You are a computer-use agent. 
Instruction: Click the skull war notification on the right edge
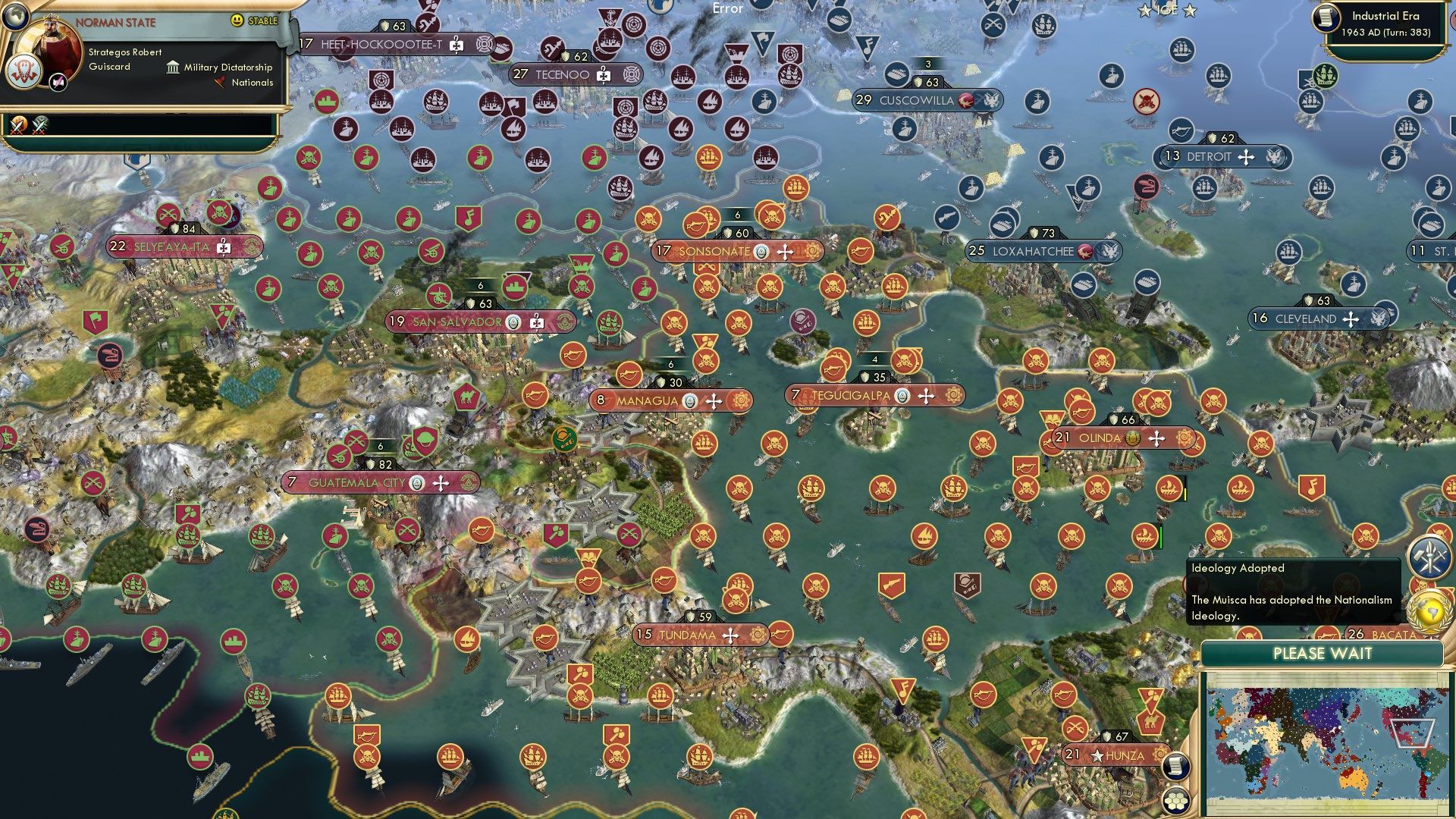1422,584
